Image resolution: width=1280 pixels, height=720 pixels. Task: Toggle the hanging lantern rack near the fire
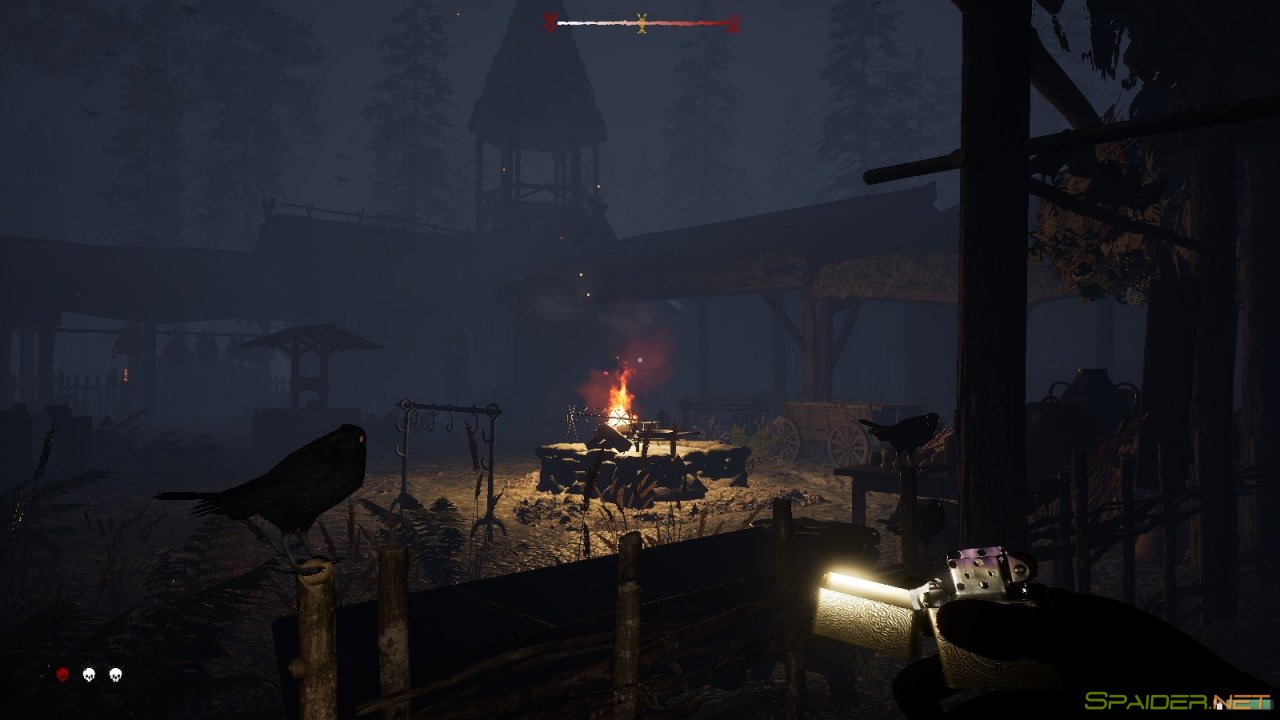click(x=450, y=430)
